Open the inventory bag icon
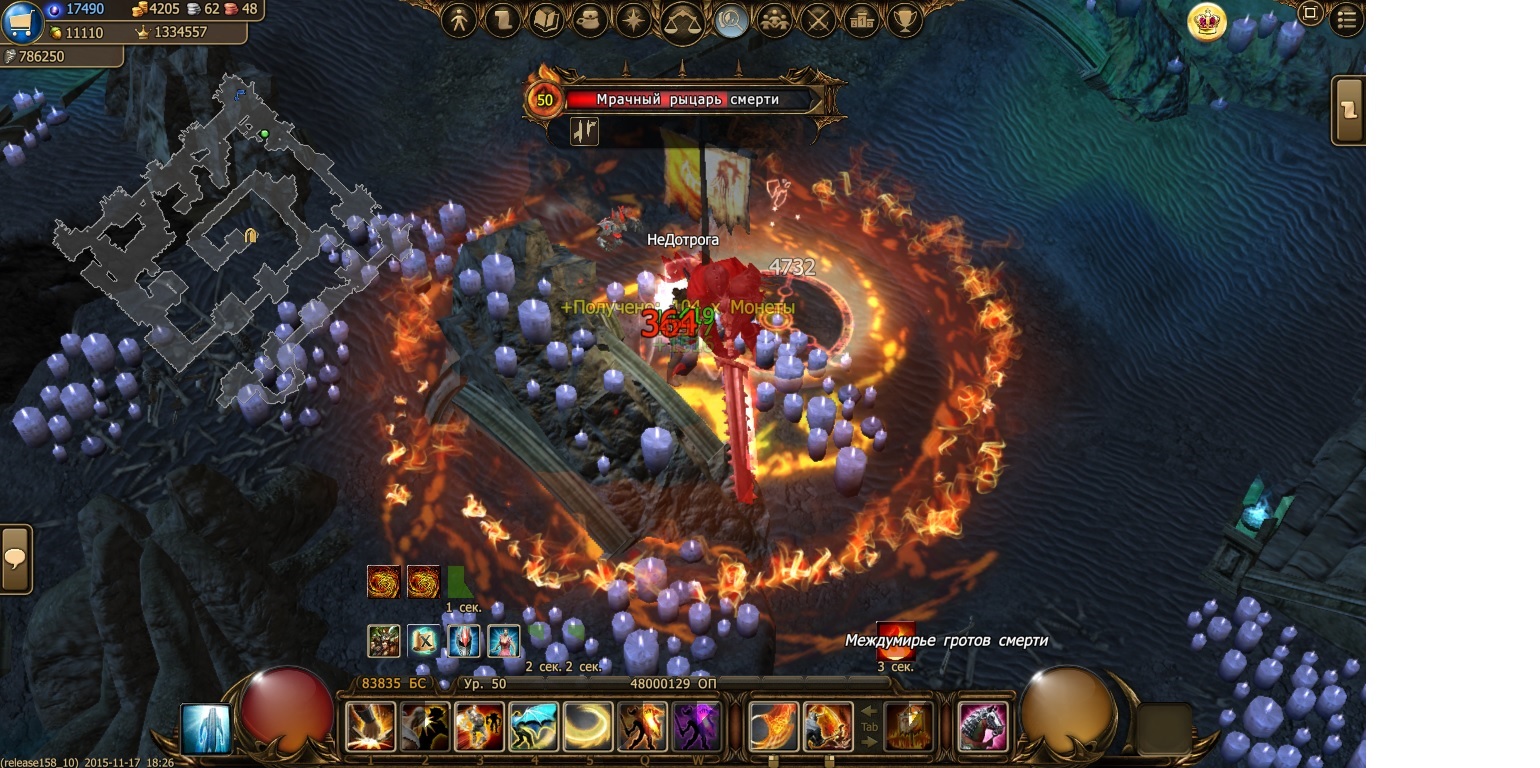 (590, 20)
